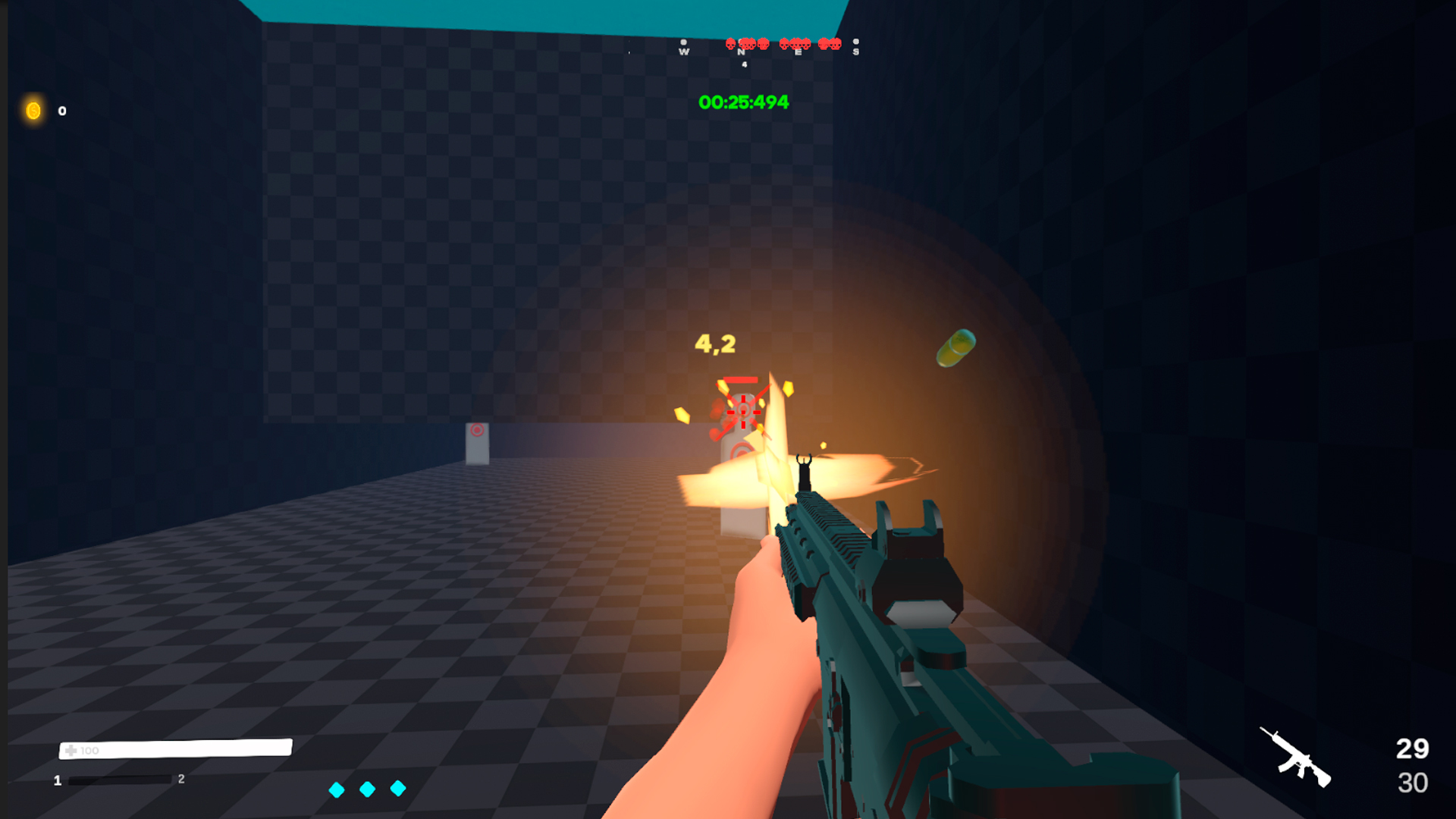Screen dimensions: 1456x819
Task: Click the first red skull near the N marker
Action: tap(731, 44)
